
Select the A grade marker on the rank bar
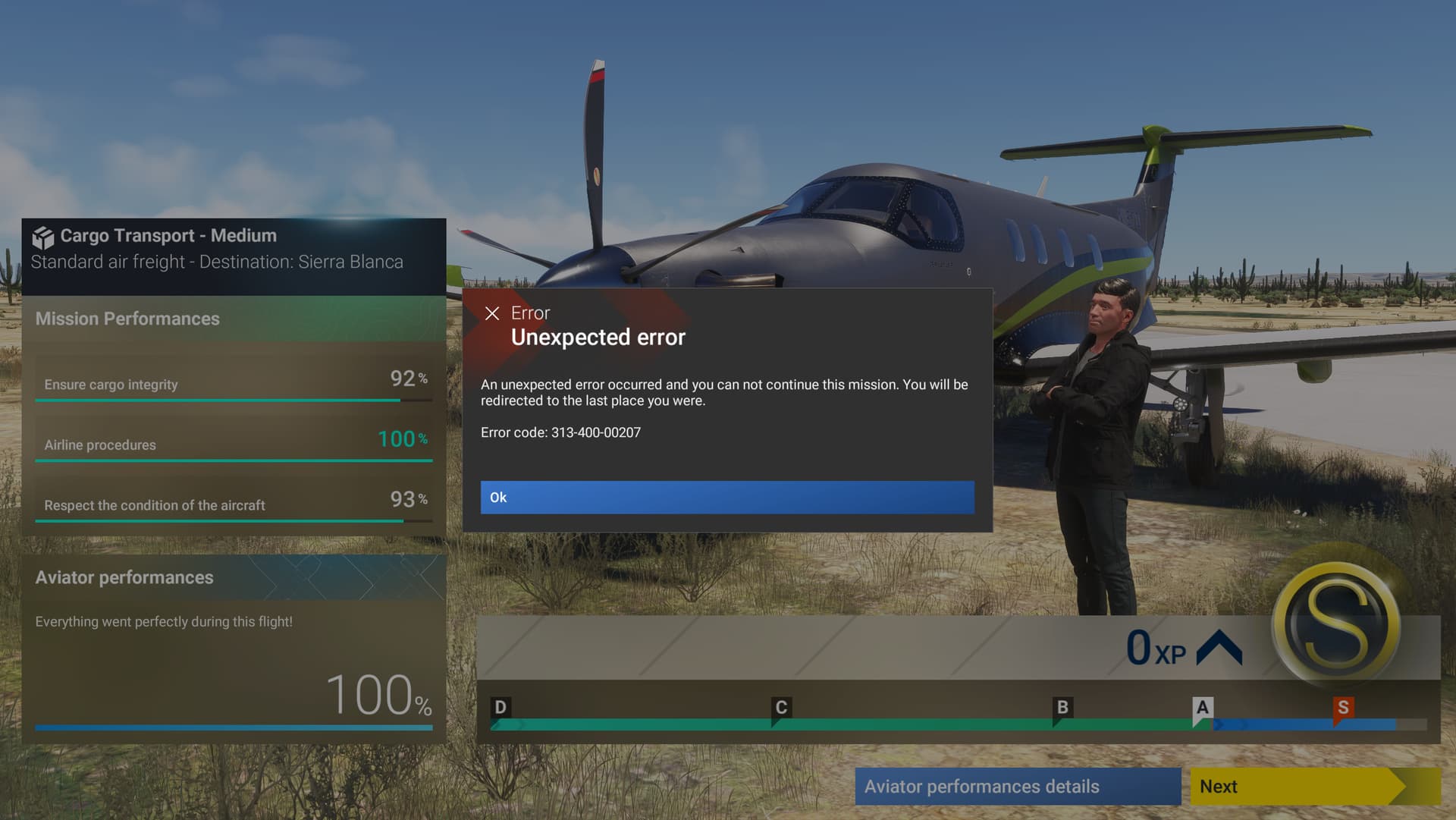(1201, 707)
